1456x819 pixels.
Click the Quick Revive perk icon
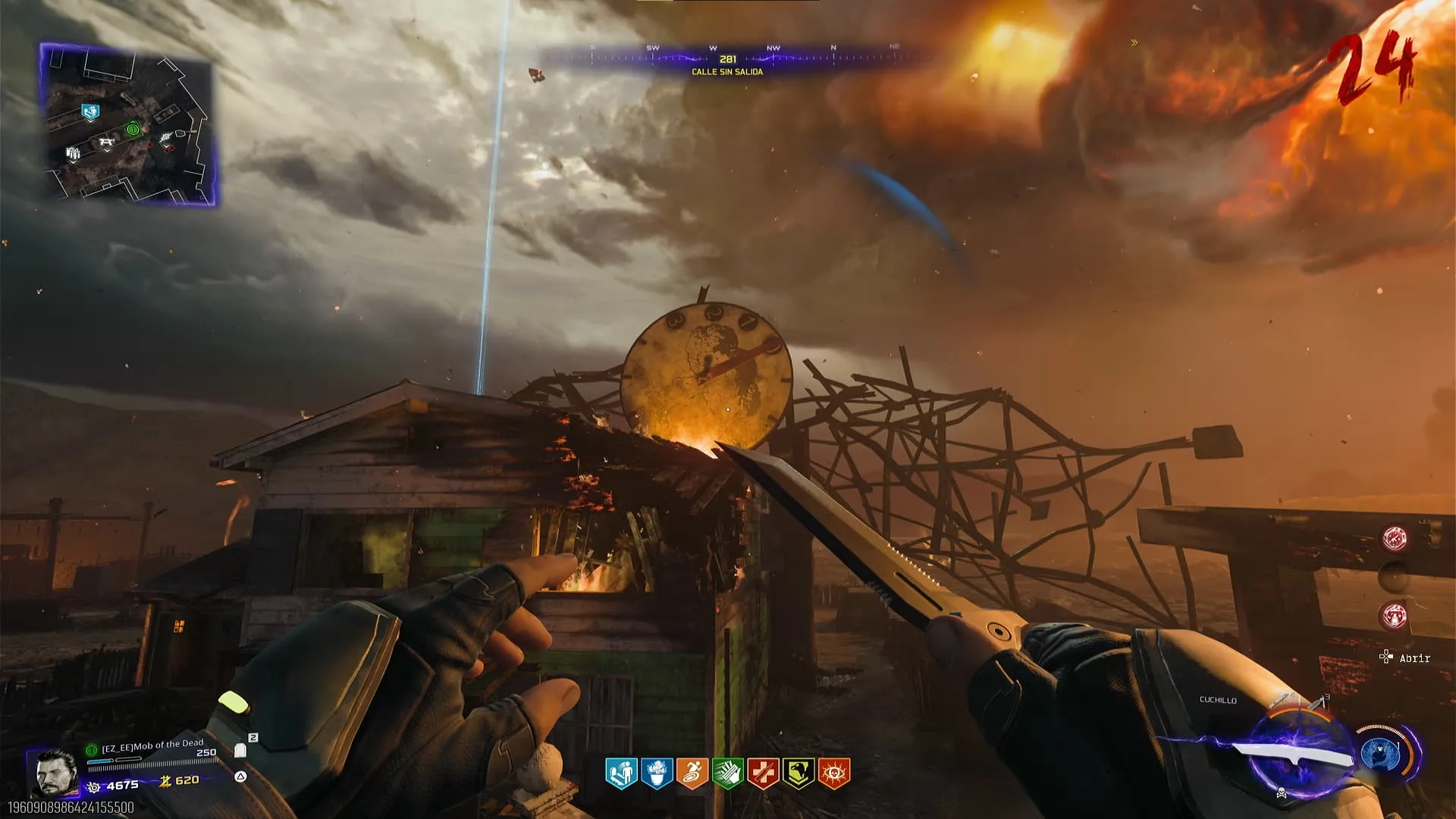pos(621,773)
